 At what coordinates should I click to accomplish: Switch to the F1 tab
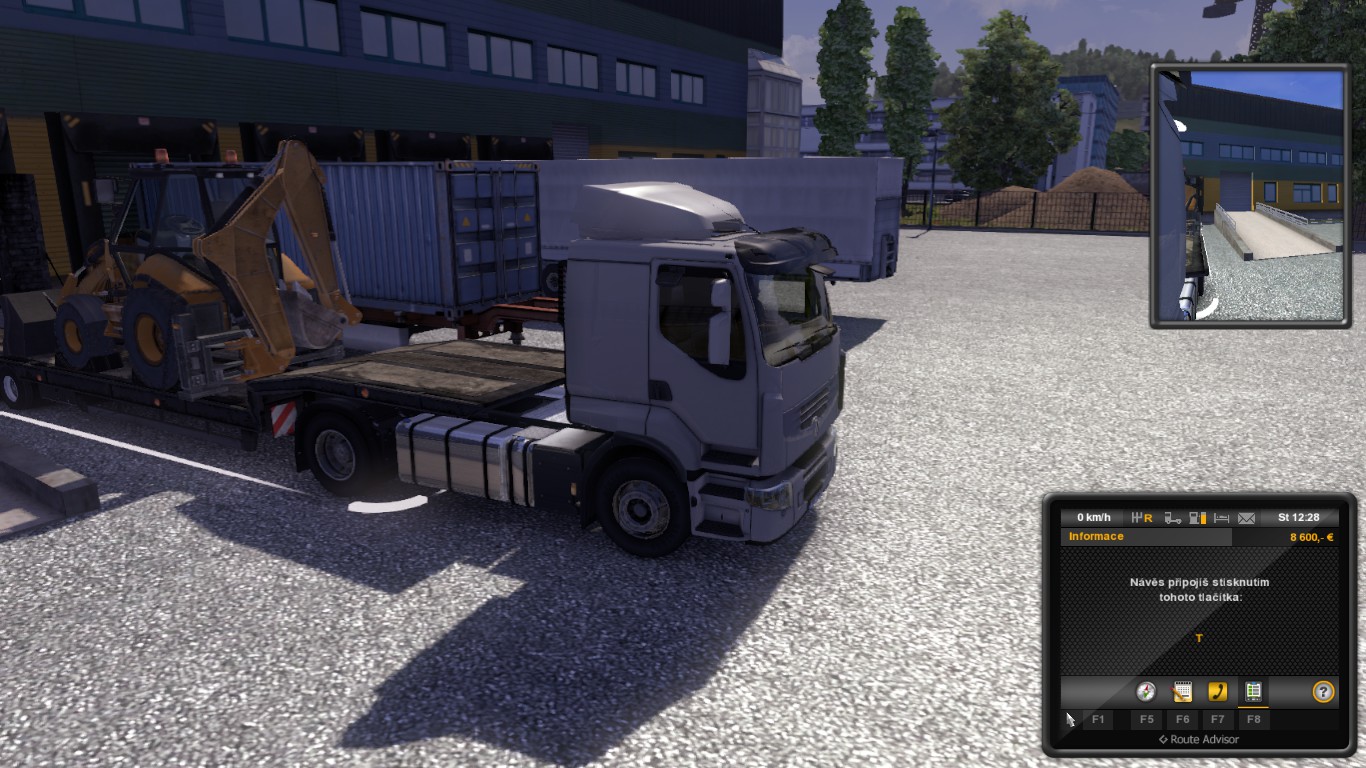[1098, 719]
